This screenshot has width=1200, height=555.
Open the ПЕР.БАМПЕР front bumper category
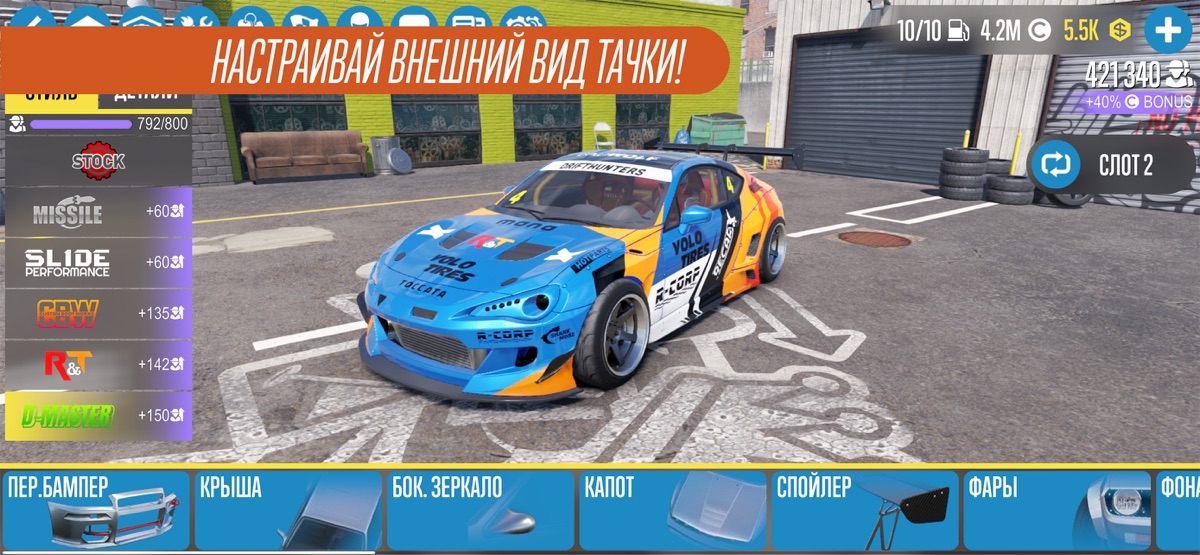click(95, 511)
